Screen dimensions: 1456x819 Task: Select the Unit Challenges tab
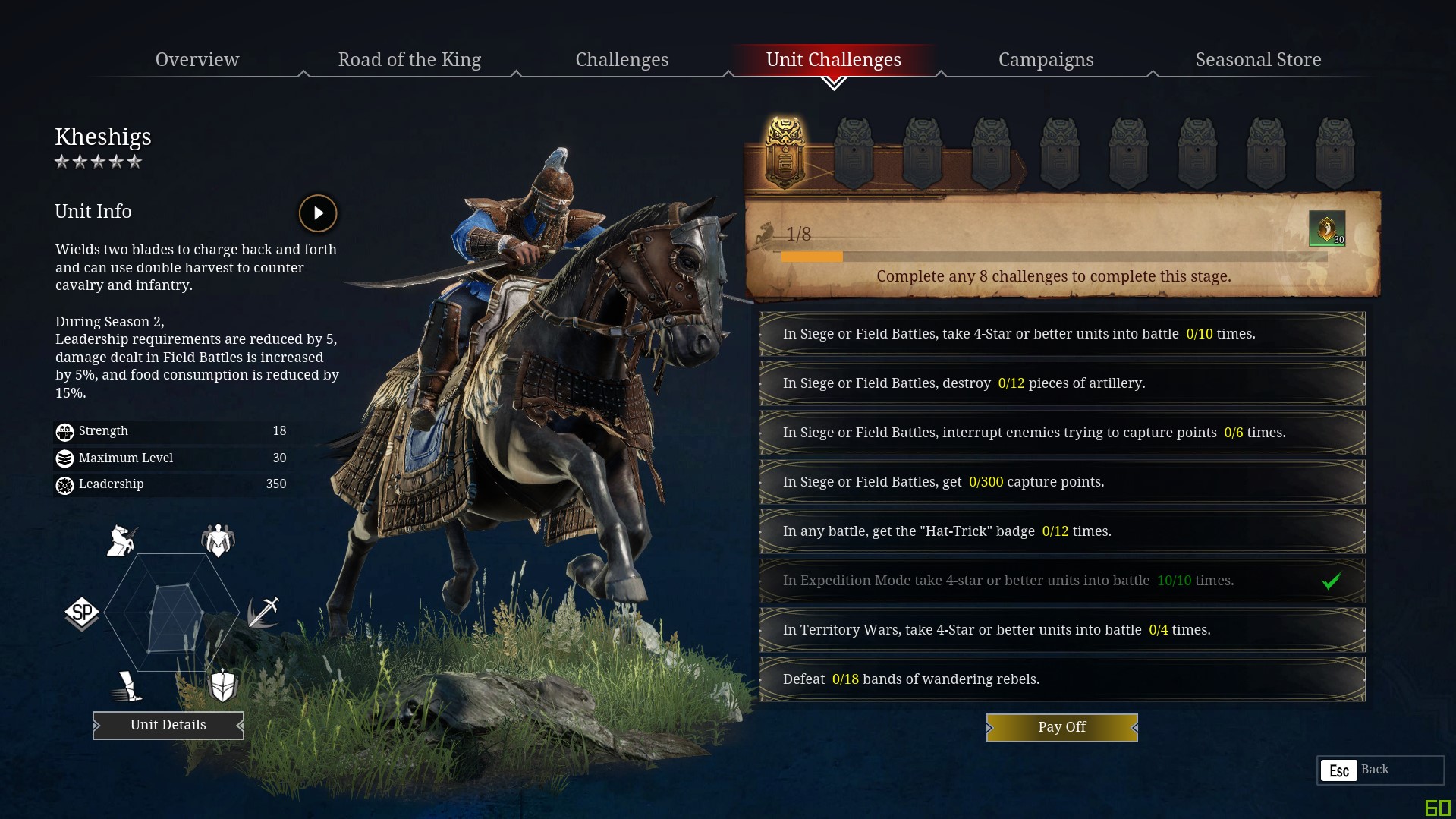[x=833, y=59]
